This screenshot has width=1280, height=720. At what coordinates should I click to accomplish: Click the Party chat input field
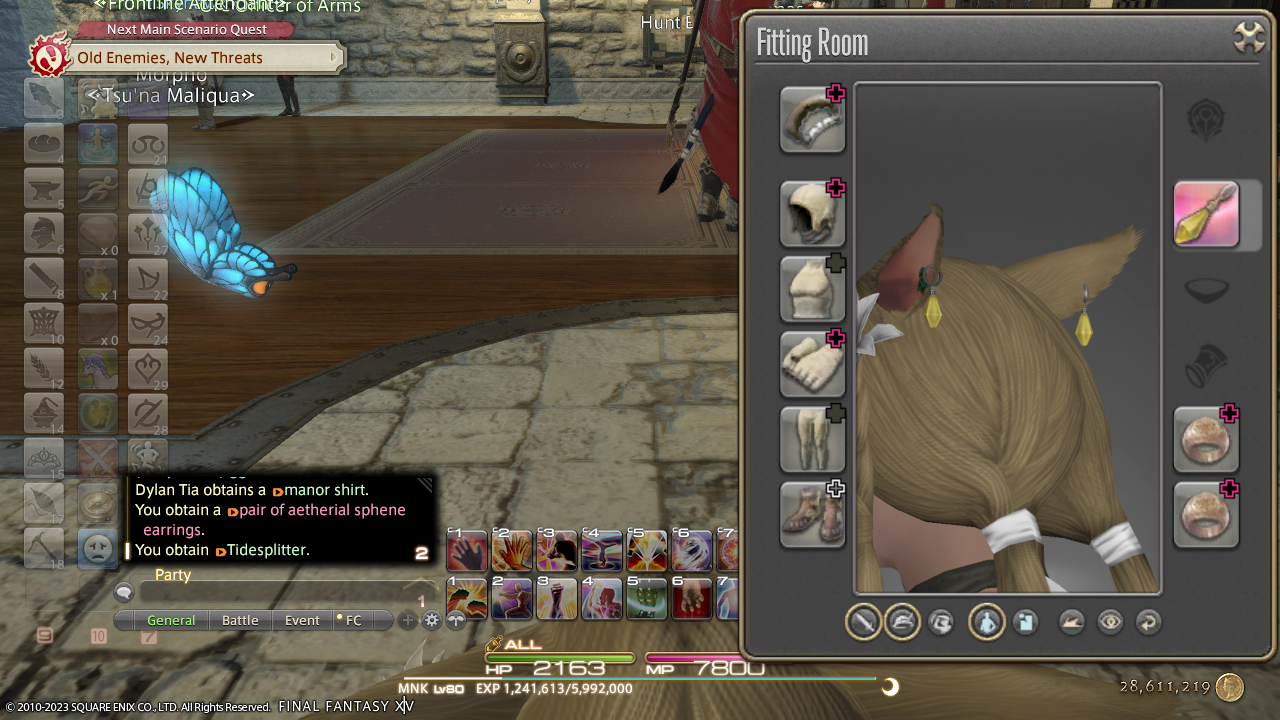click(x=280, y=593)
